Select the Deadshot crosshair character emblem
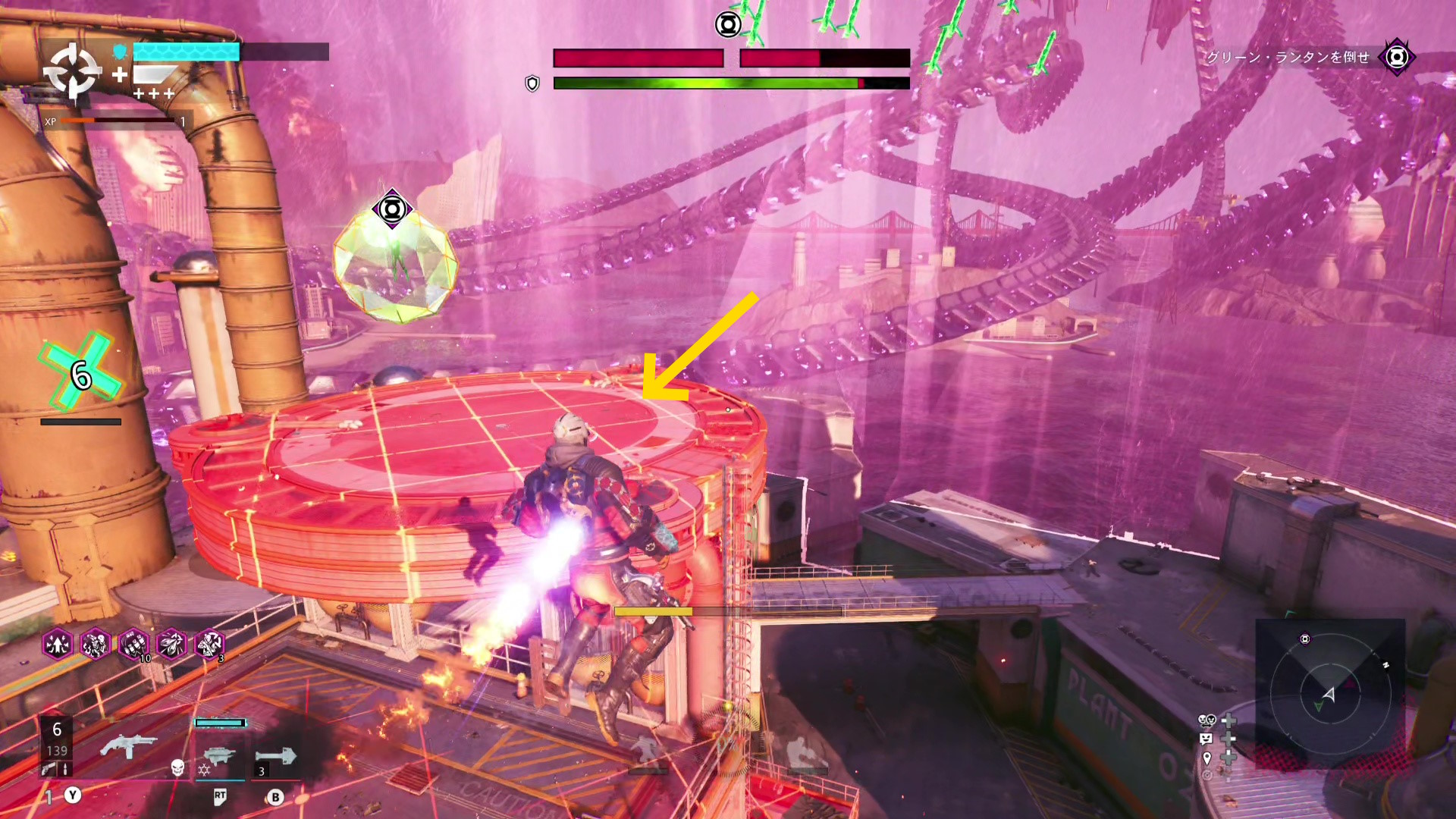 tap(71, 72)
